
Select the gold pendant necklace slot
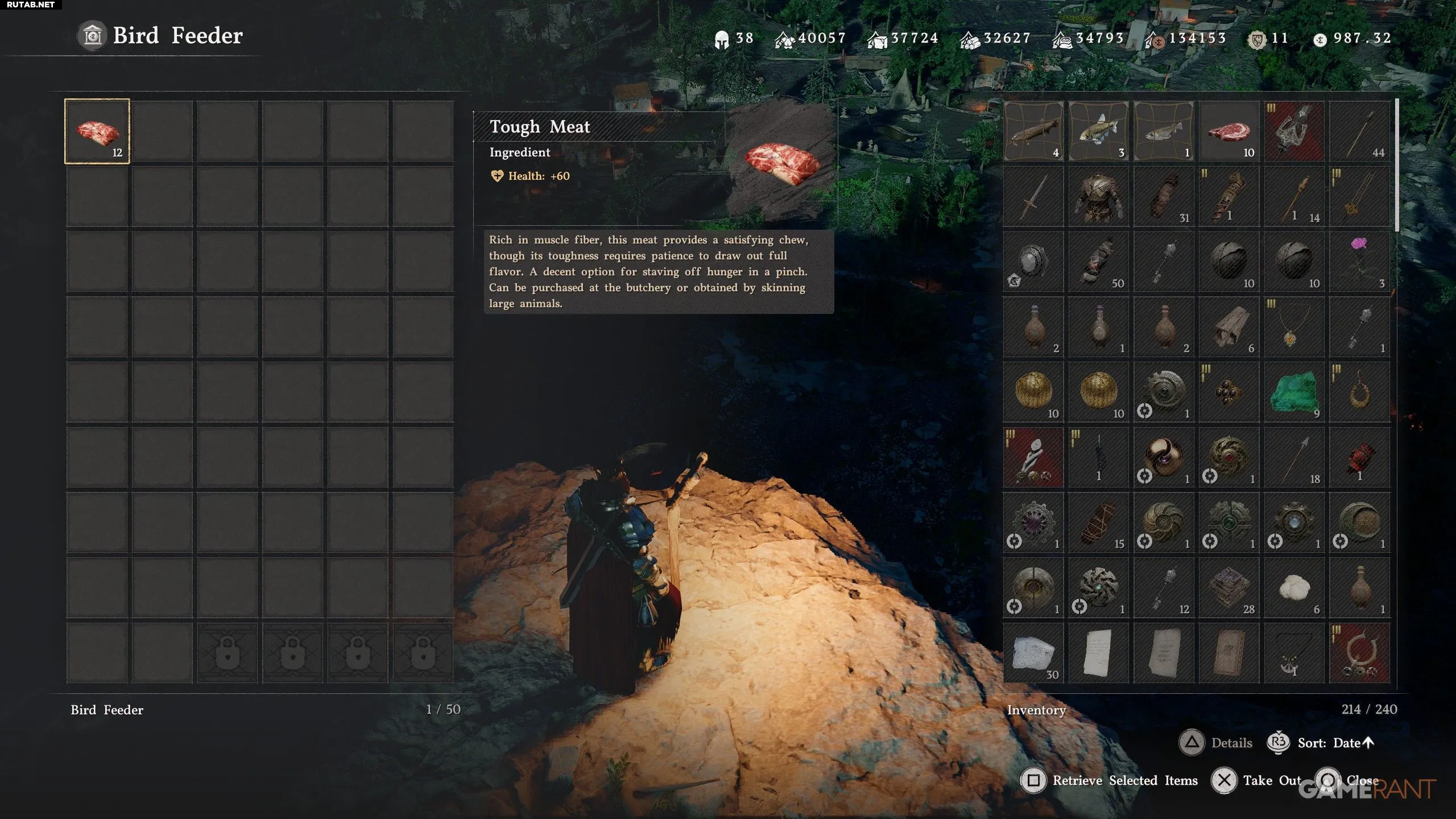click(x=1294, y=327)
